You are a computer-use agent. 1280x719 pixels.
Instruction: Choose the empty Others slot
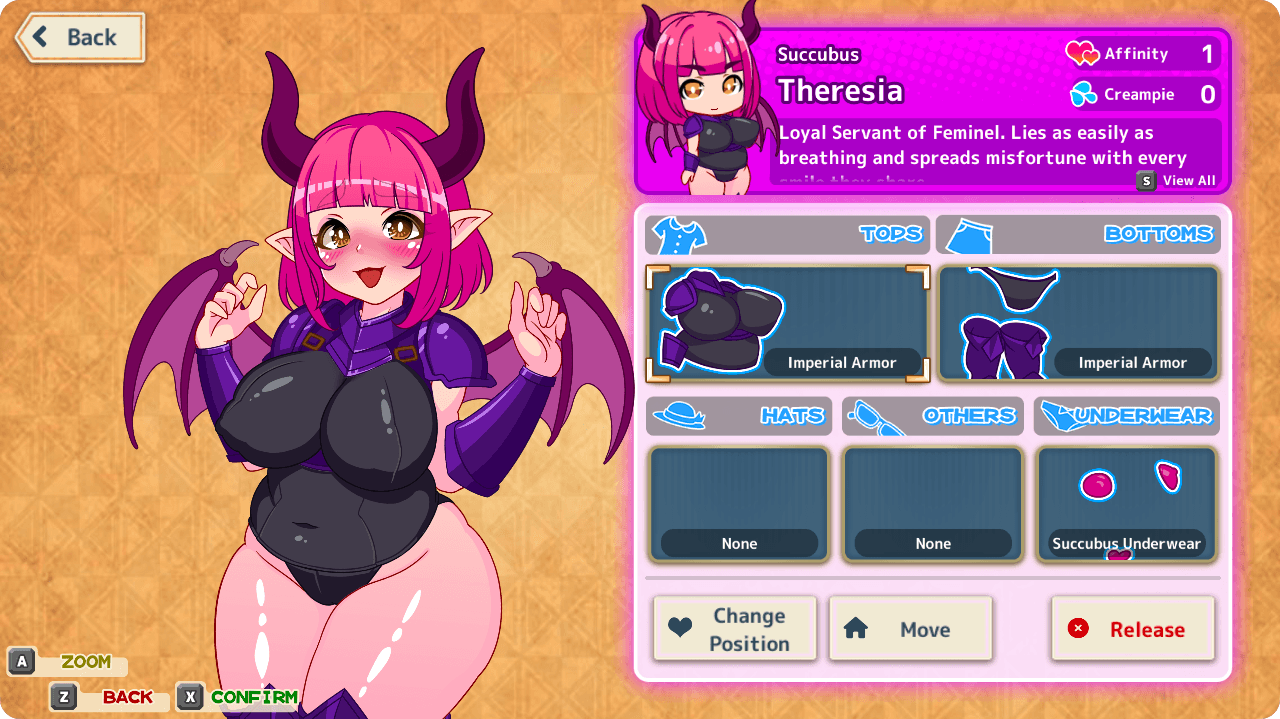pyautogui.click(x=933, y=505)
